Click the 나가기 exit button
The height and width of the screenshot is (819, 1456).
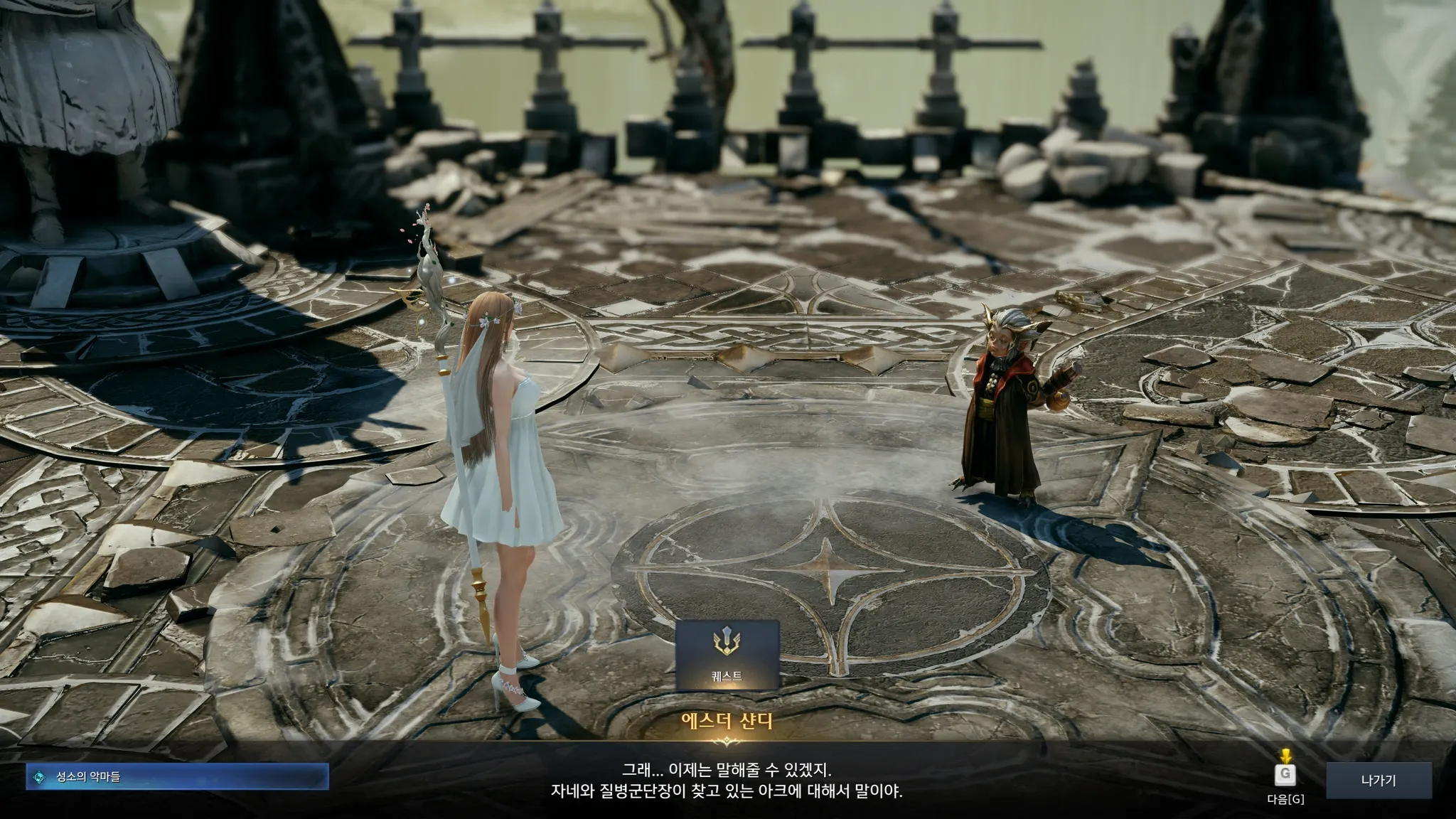tap(1378, 781)
